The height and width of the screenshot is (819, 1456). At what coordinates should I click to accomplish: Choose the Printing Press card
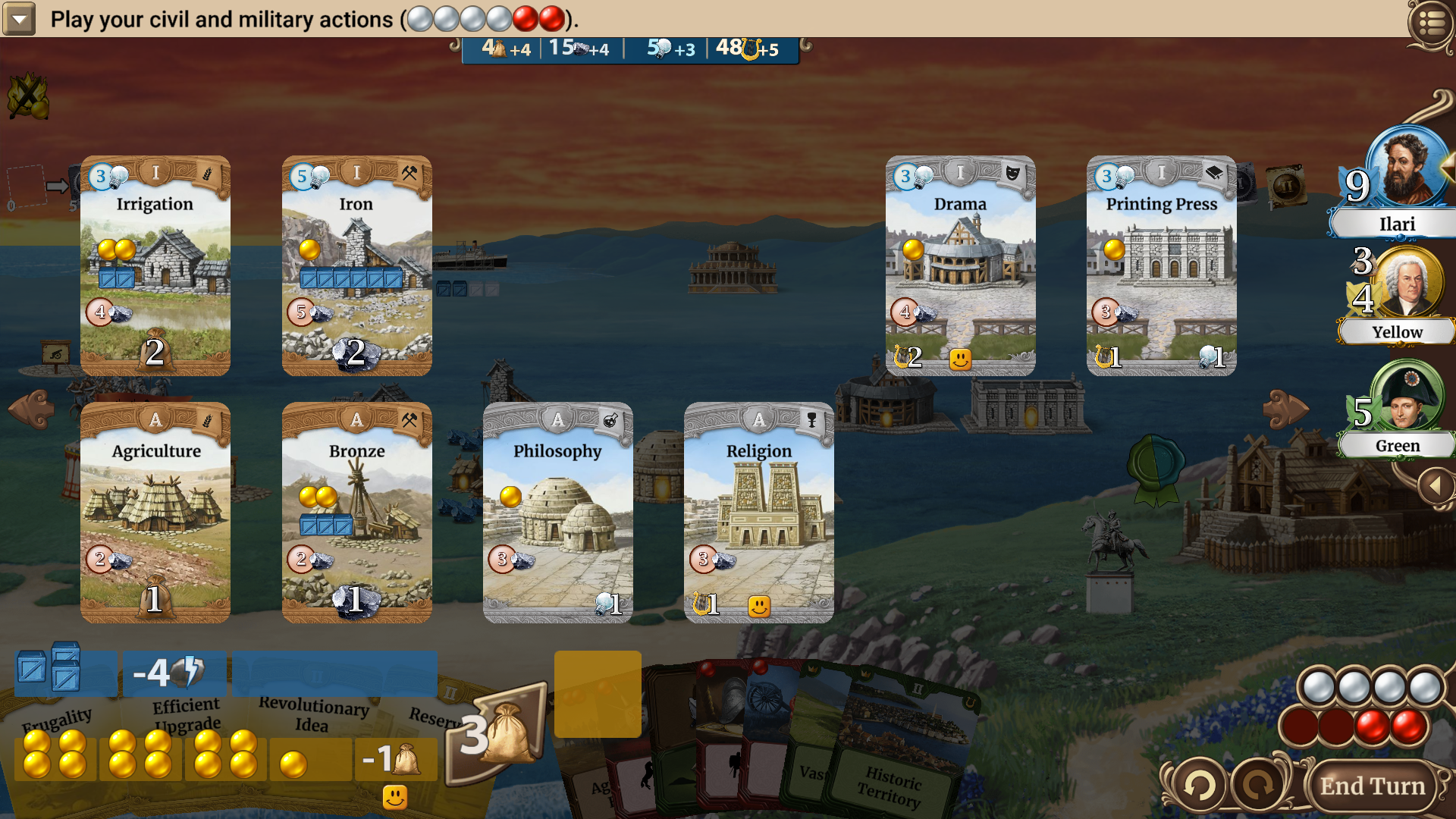(x=1161, y=265)
